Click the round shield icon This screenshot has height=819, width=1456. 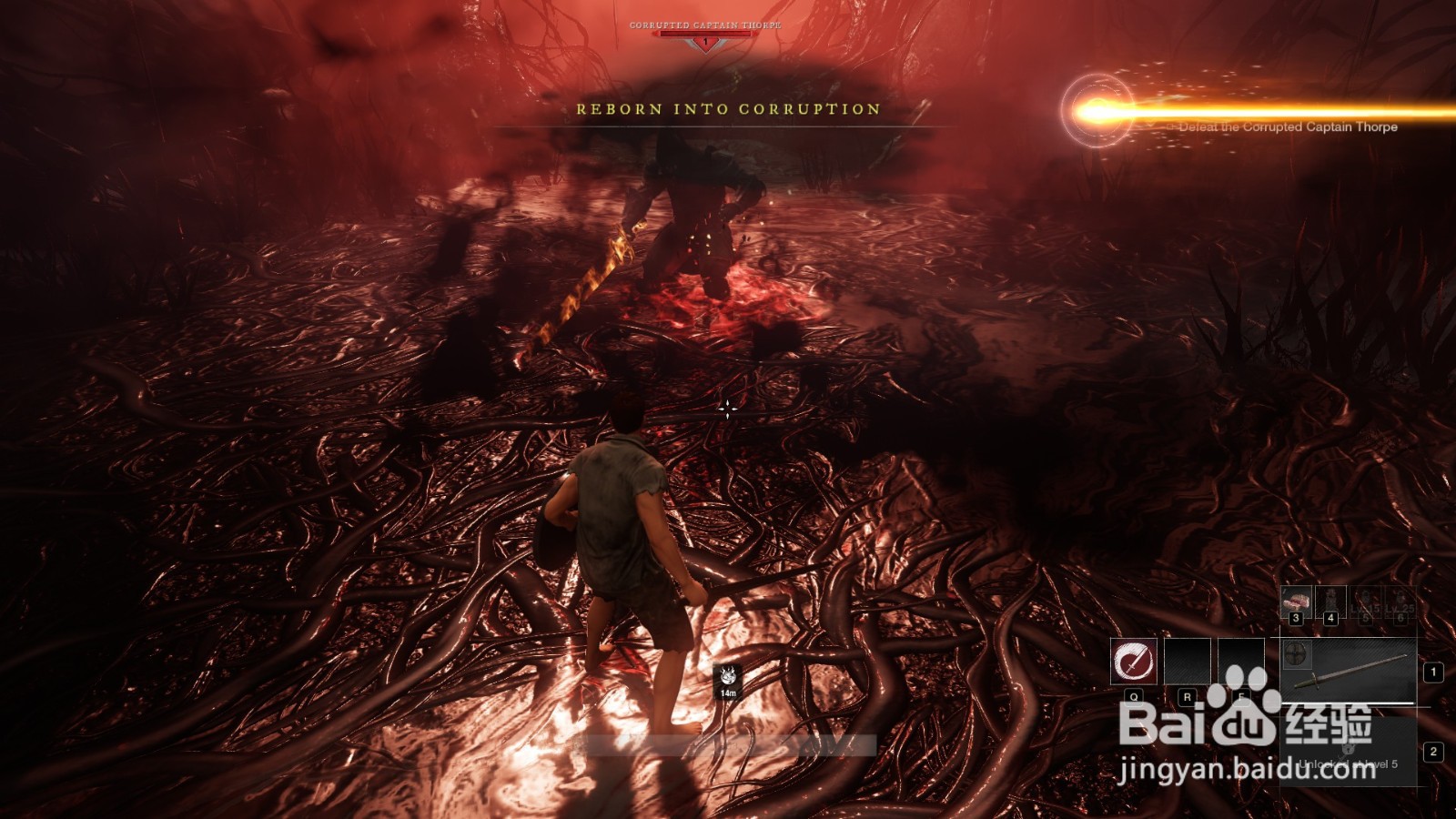click(x=1296, y=653)
